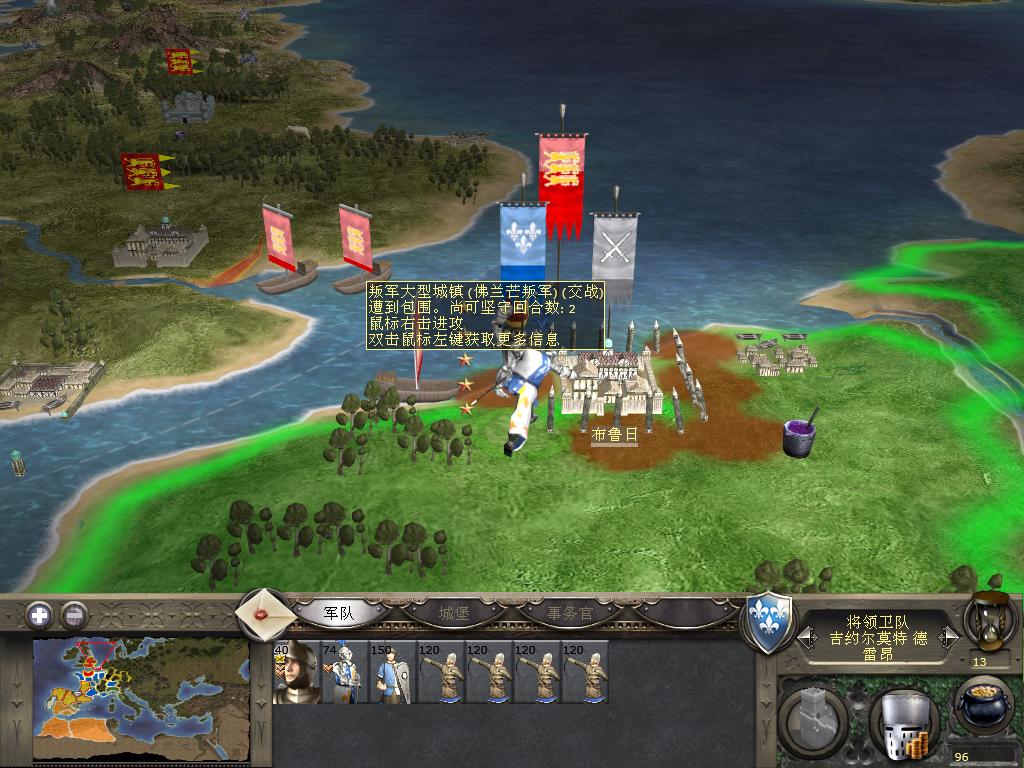This screenshot has height=768, width=1024.
Task: Zoom in the campaign minimap with plus button
Action: pyautogui.click(x=39, y=614)
